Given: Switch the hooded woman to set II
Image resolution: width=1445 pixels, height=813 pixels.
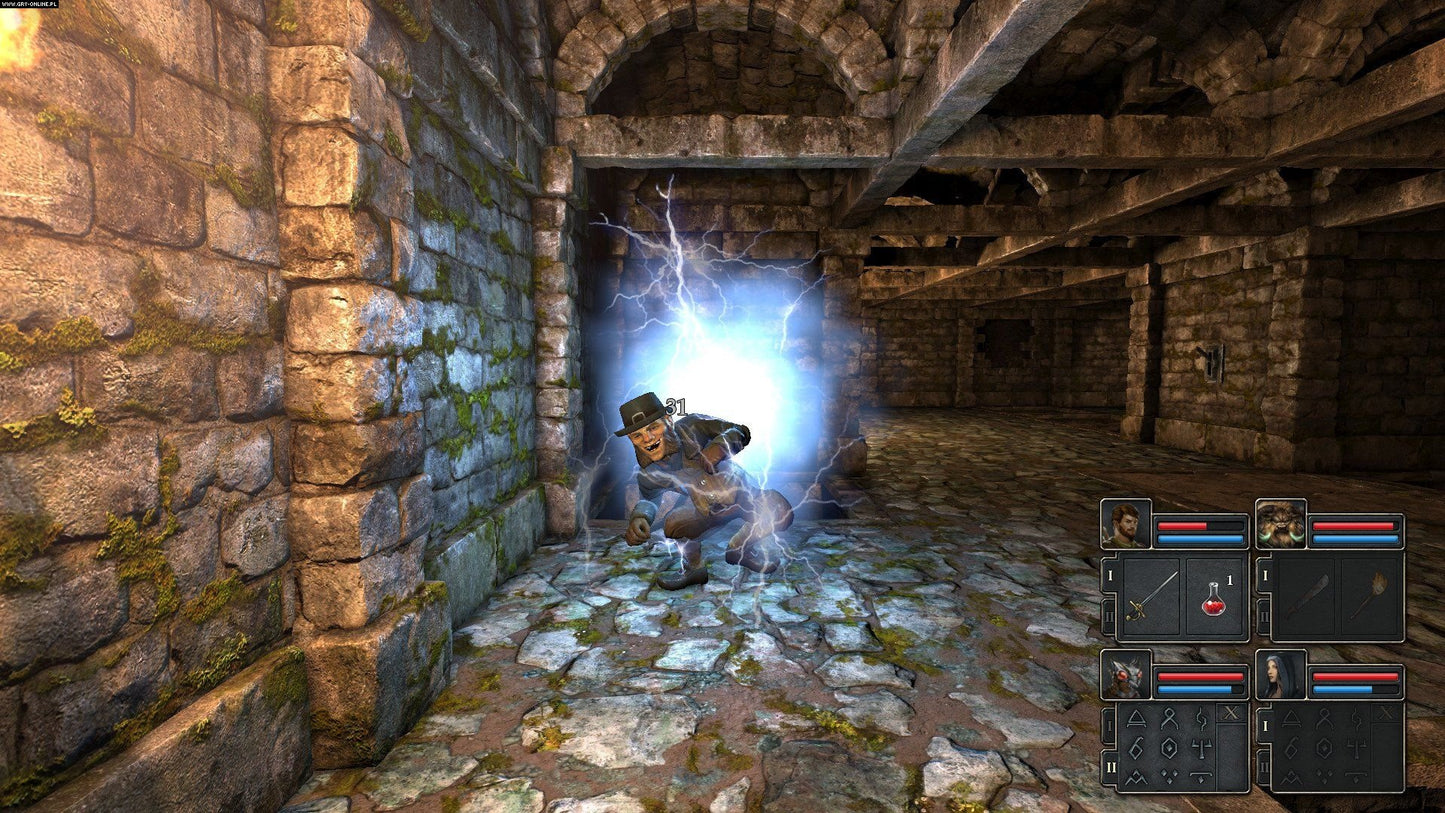Looking at the screenshot, I should tap(1263, 767).
